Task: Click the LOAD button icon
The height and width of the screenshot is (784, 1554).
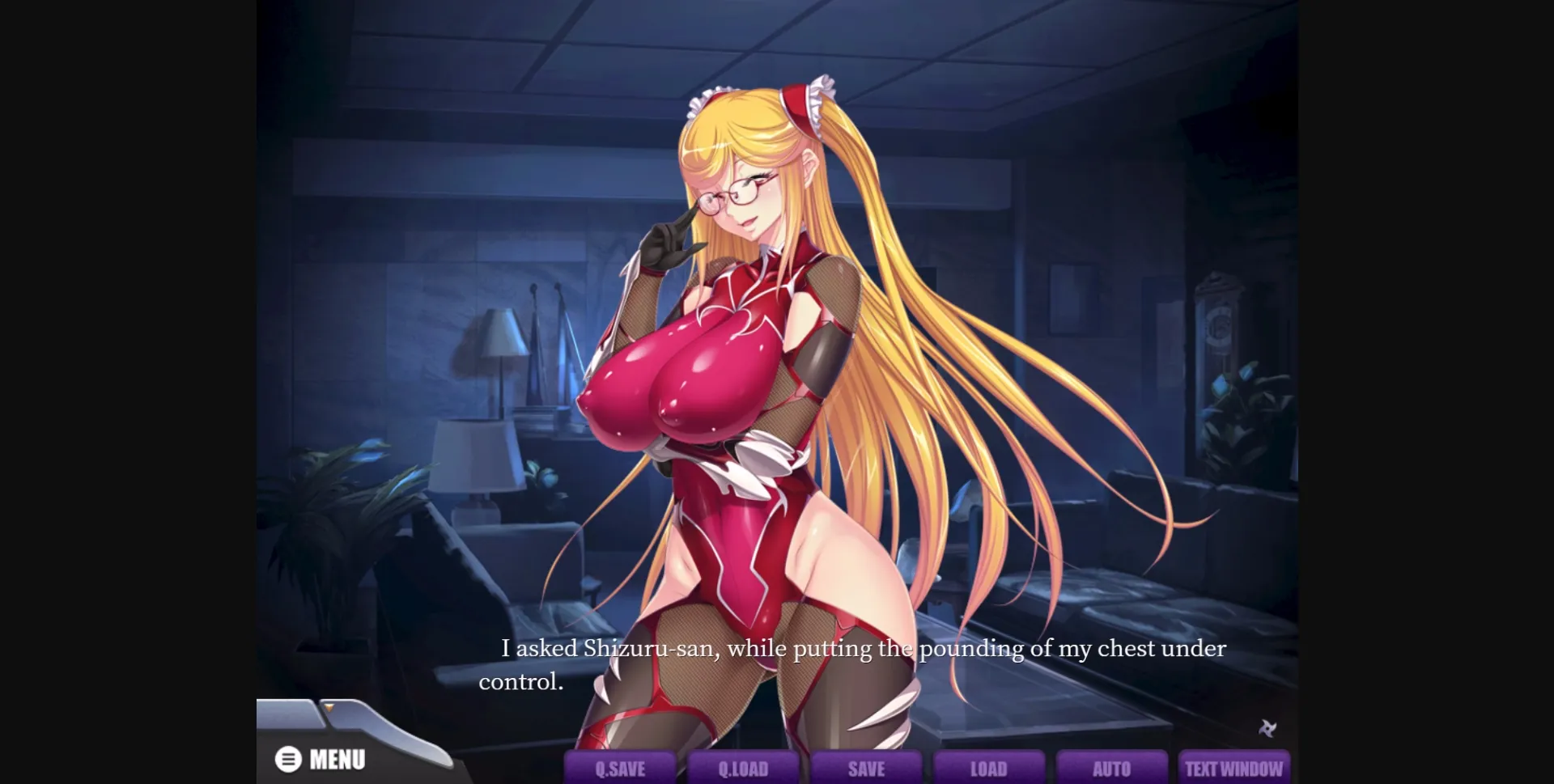Action: tap(988, 769)
